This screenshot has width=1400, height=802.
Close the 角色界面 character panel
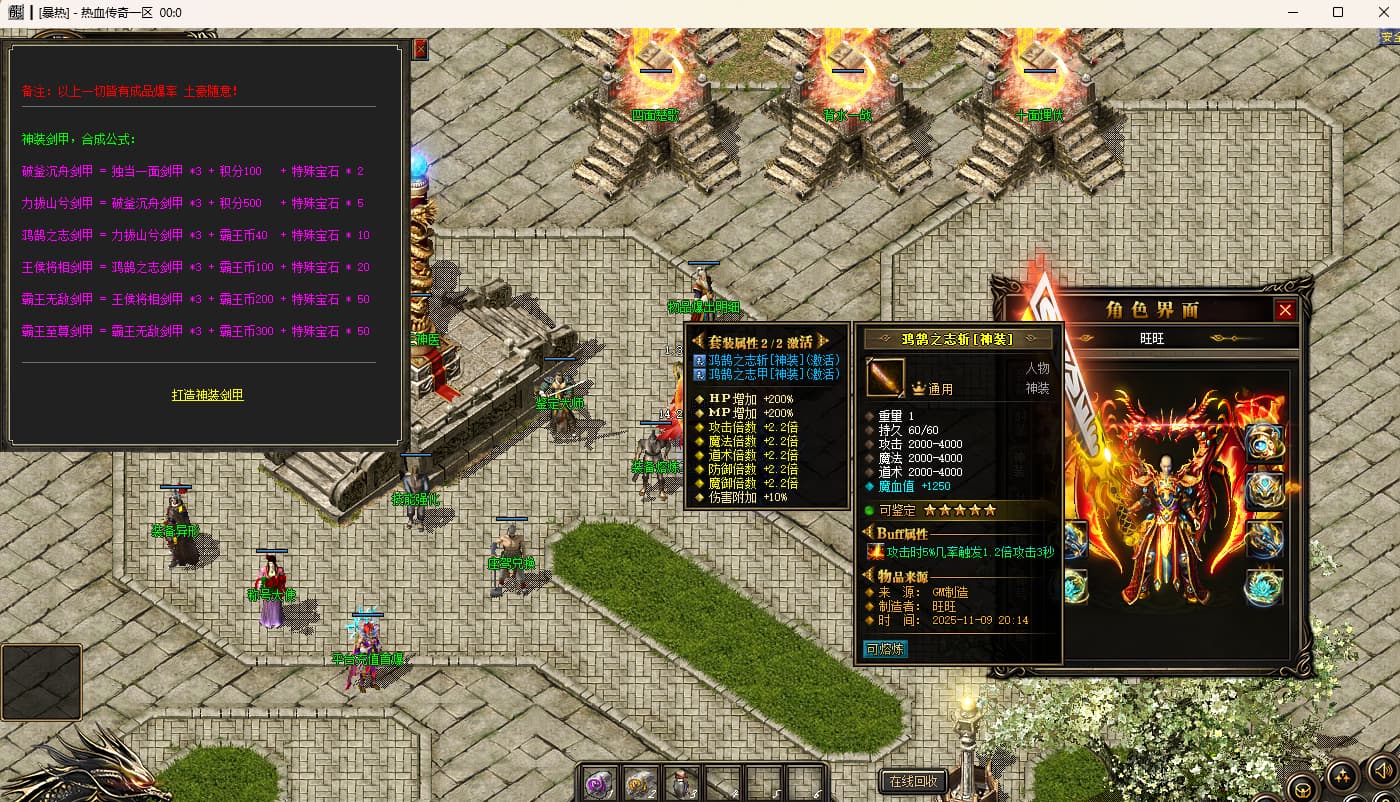[1285, 310]
